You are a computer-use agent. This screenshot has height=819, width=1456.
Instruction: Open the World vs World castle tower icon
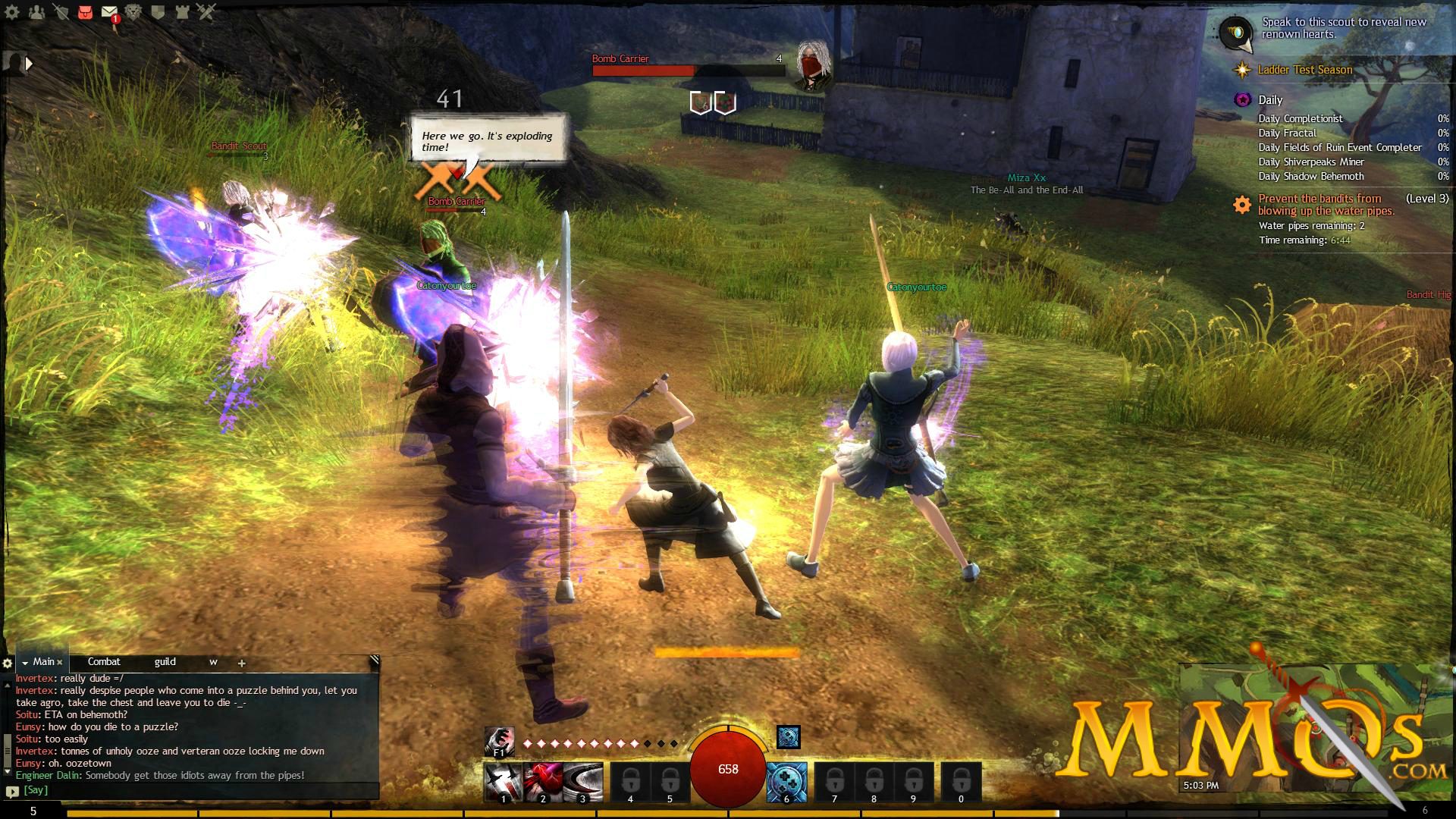[x=182, y=12]
